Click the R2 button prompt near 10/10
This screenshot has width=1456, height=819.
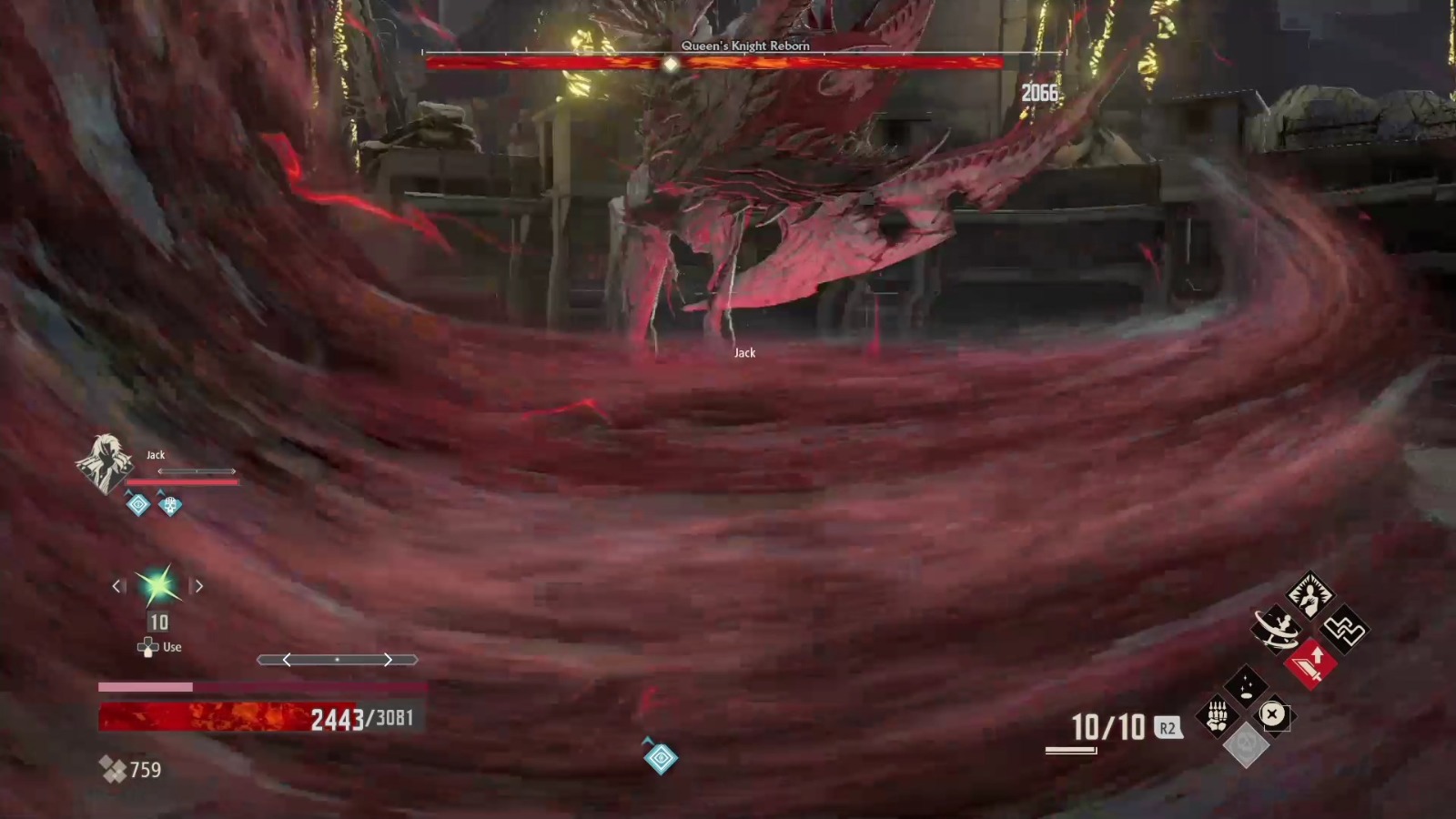pos(1168,727)
